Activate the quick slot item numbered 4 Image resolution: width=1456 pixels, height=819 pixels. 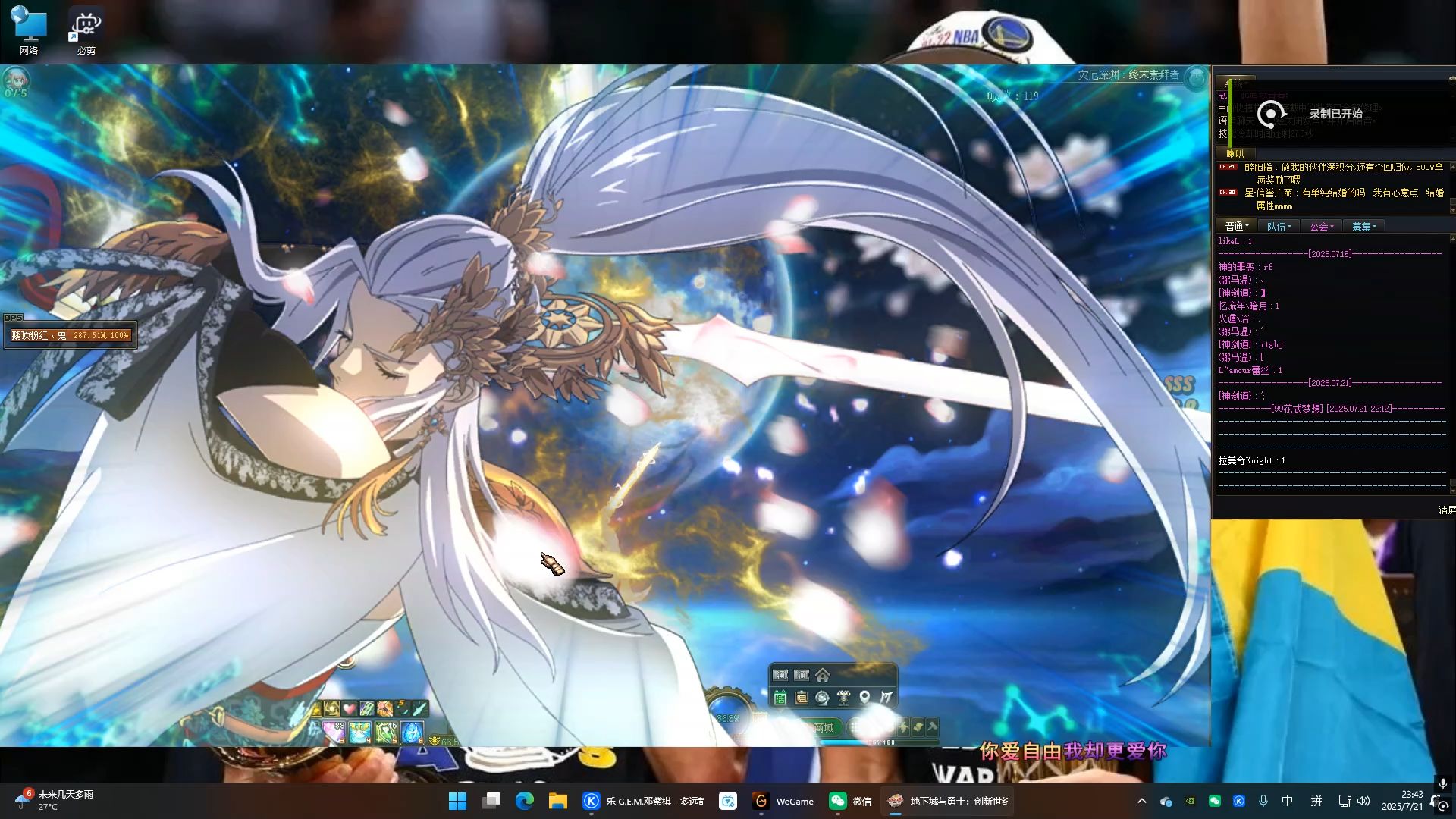click(x=360, y=732)
